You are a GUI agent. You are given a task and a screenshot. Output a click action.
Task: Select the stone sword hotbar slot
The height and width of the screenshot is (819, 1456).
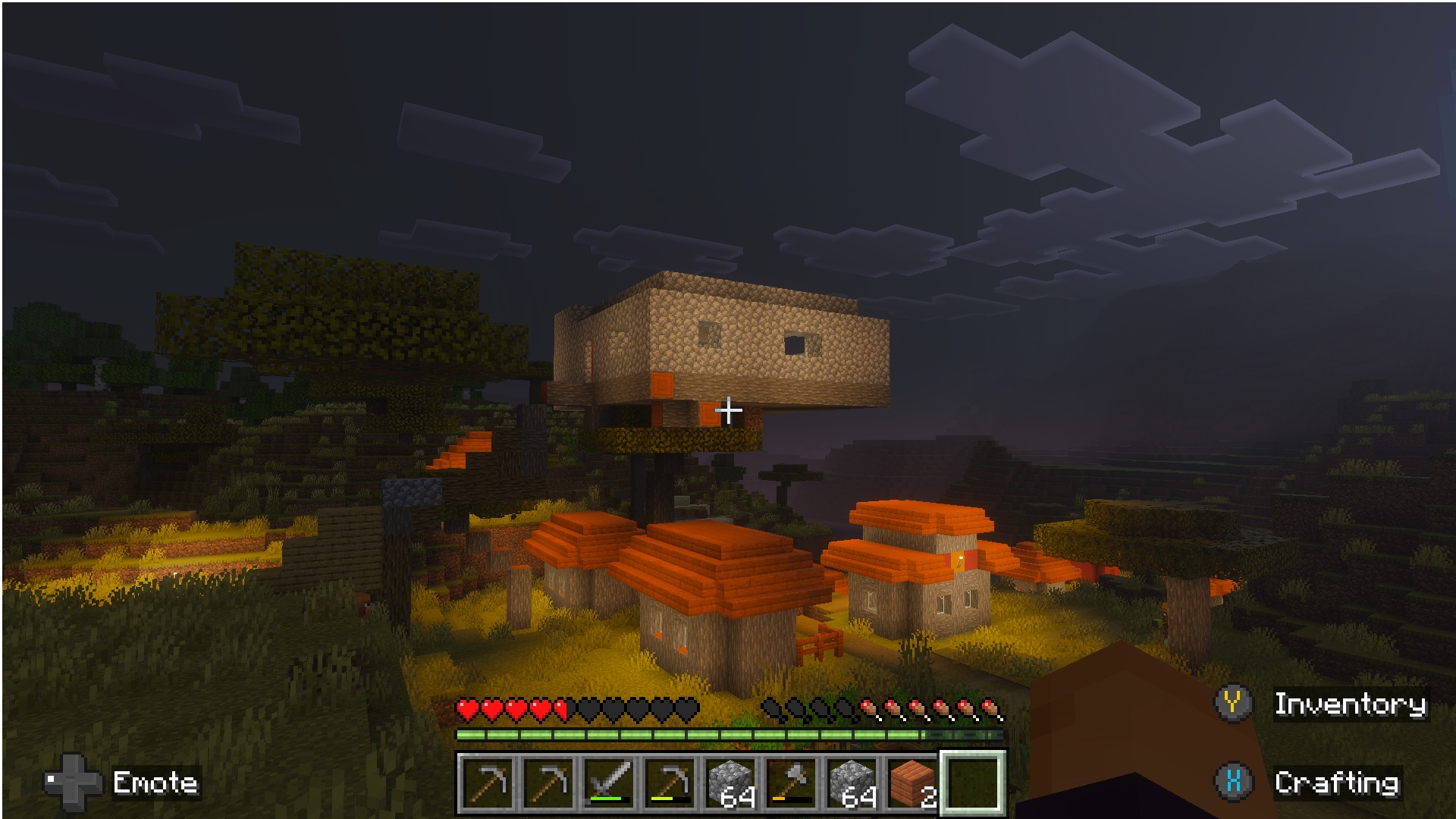pyautogui.click(x=609, y=783)
